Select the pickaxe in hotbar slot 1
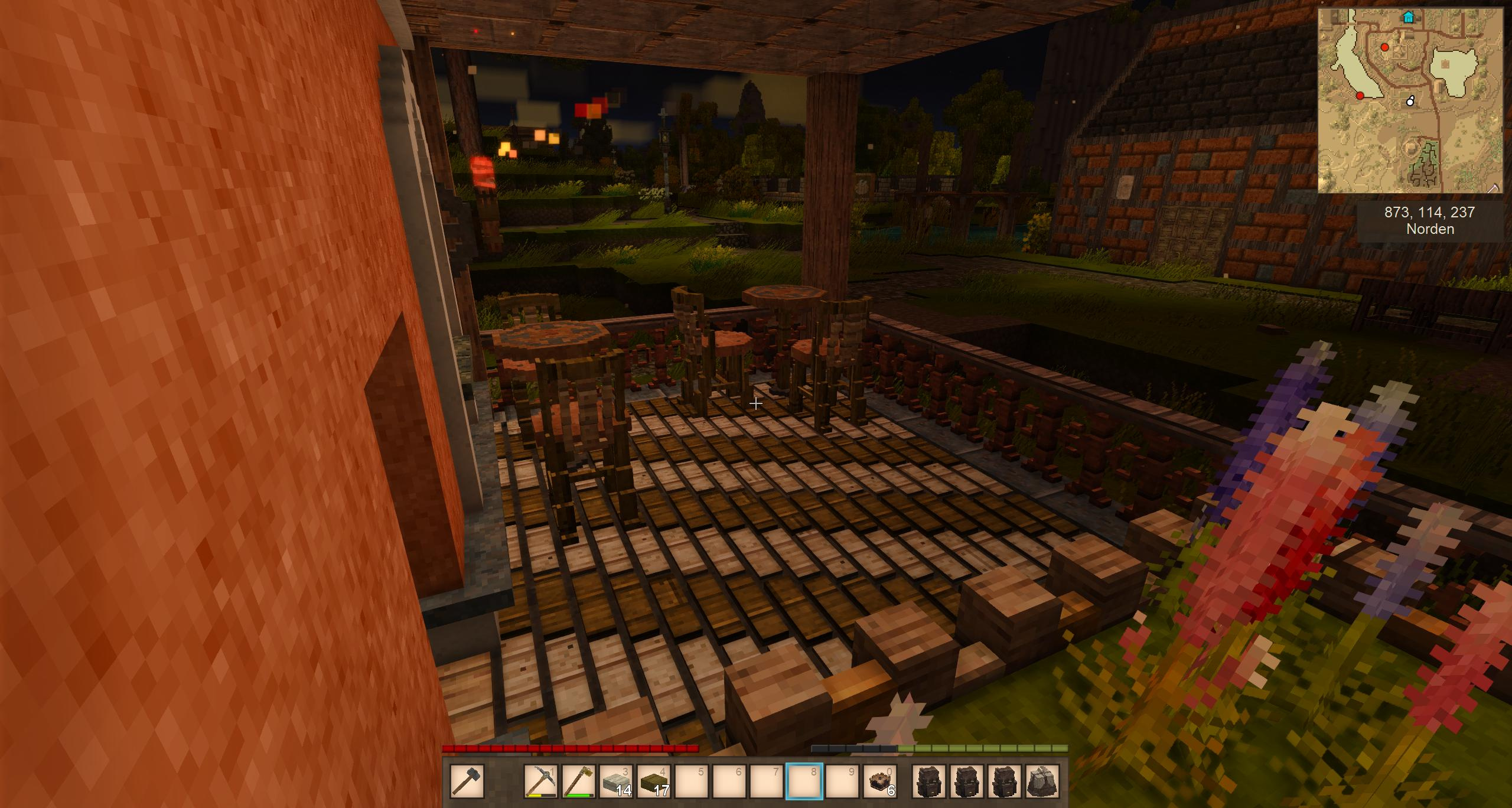 [541, 781]
